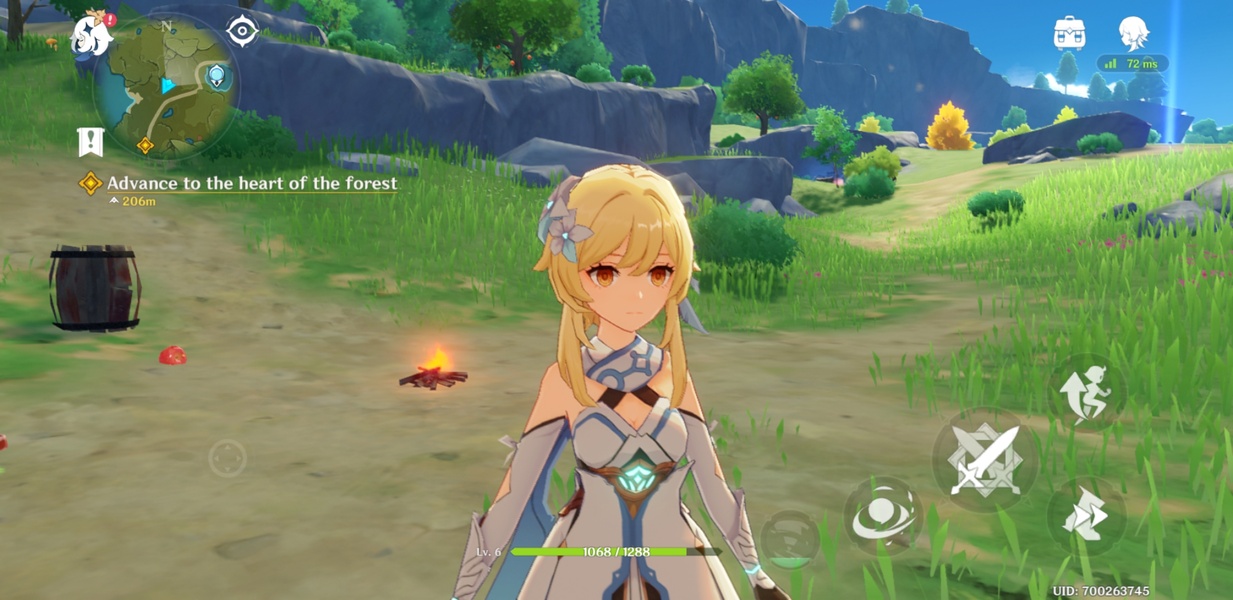Open the circular minimap
This screenshot has height=600, width=1233.
tap(166, 88)
